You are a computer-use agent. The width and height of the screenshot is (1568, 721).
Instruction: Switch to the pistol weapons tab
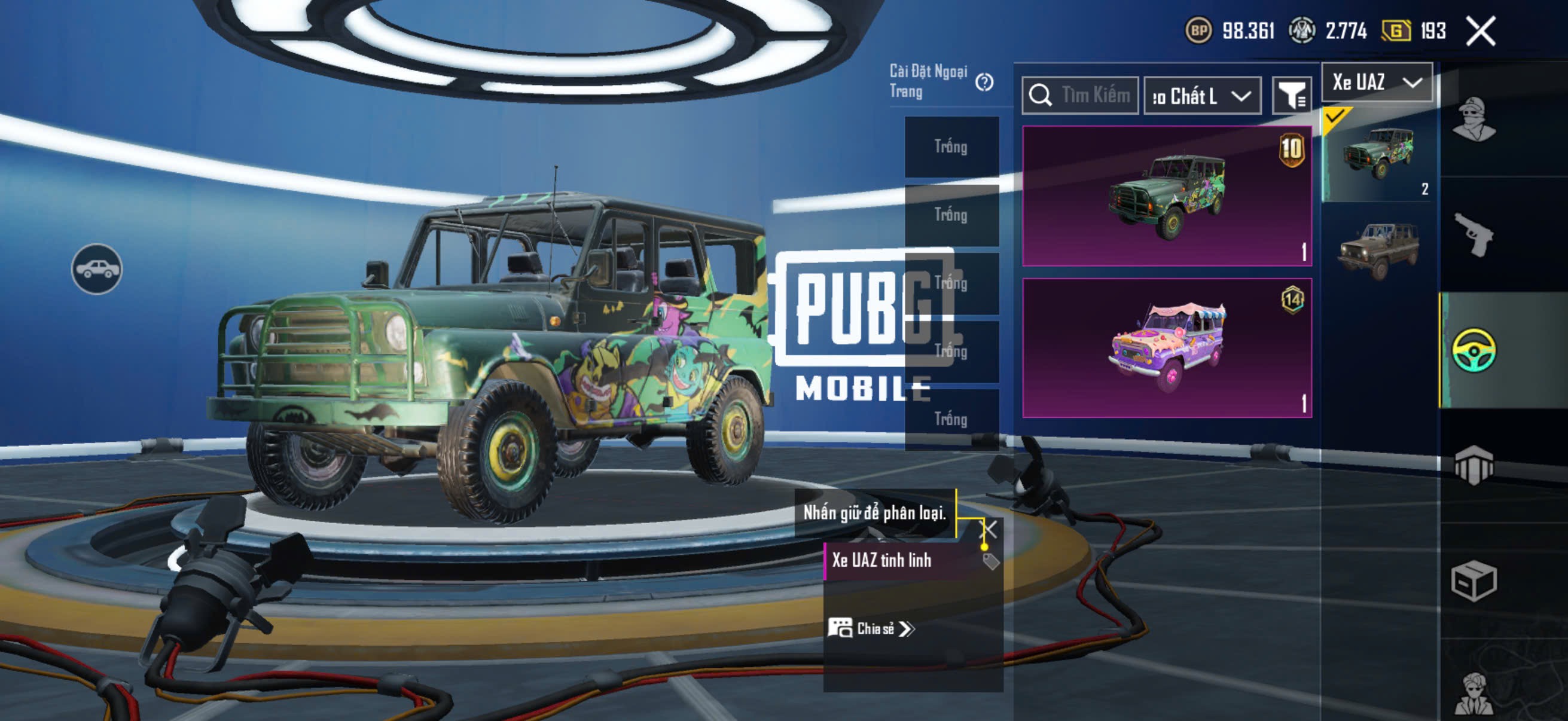tap(1474, 236)
